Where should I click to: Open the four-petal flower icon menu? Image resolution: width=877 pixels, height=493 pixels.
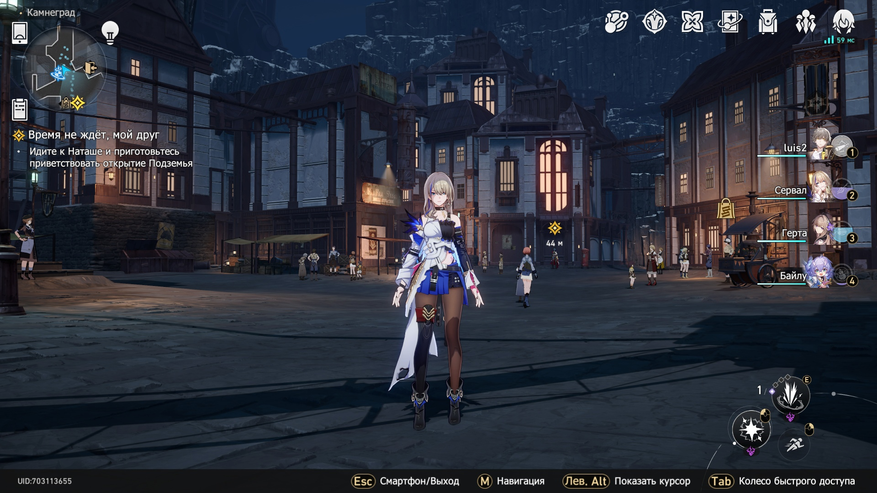(692, 21)
